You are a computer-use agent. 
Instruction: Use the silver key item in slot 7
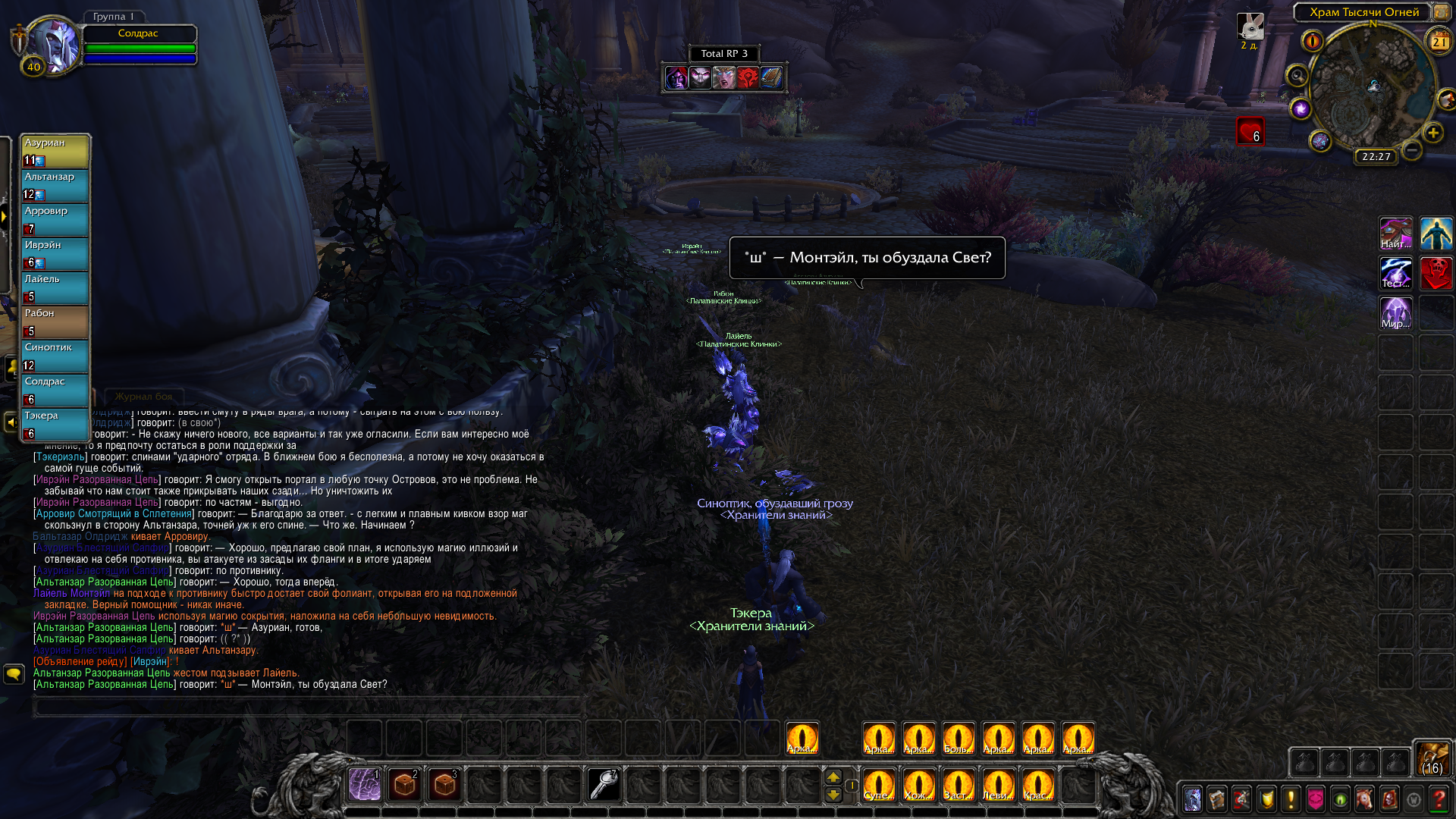click(604, 785)
